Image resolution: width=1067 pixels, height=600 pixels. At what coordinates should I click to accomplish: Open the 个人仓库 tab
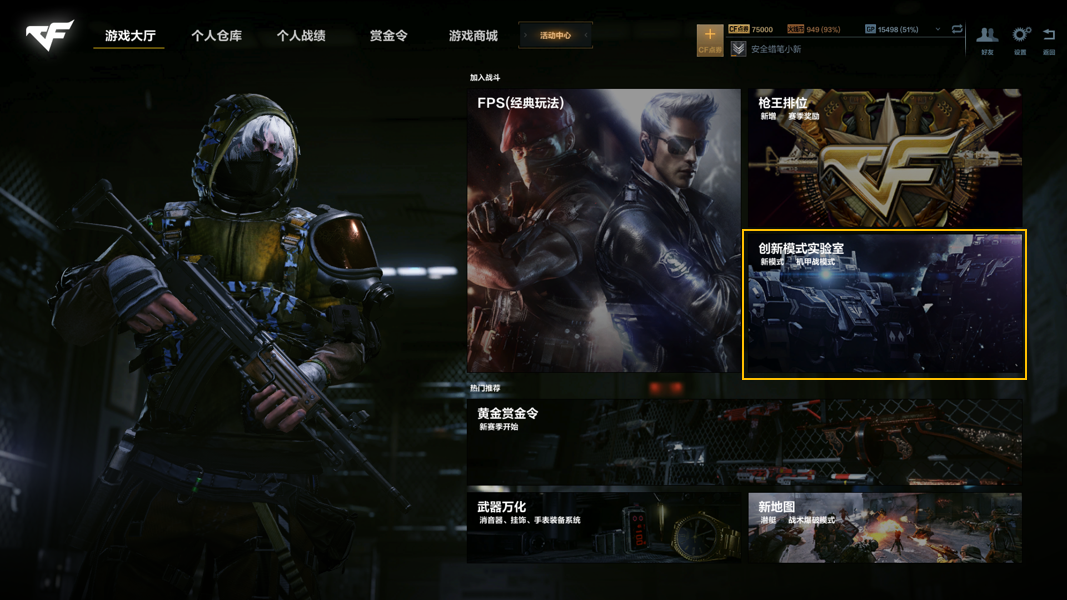click(216, 36)
